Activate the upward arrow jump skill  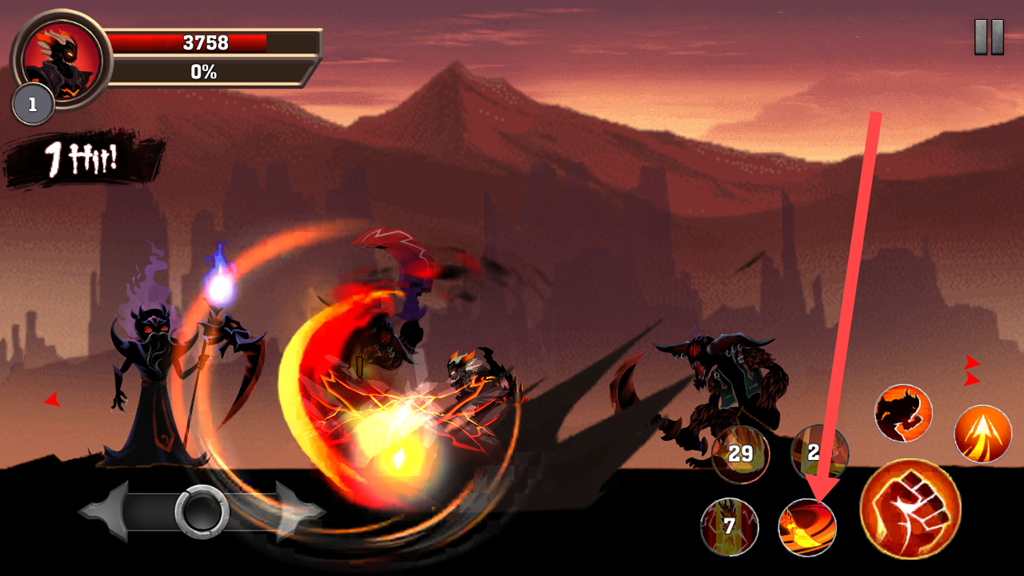(x=983, y=434)
